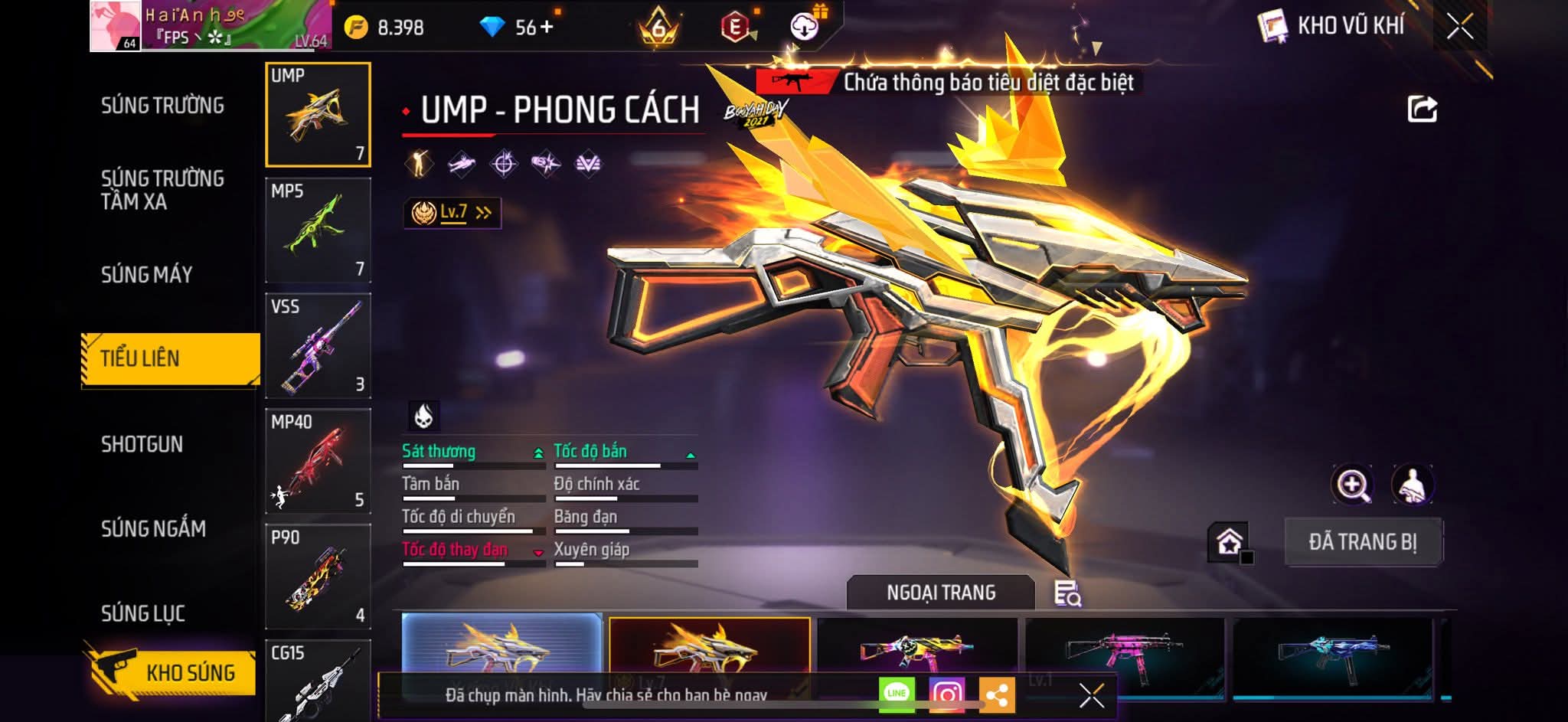Select the MP40 weapon tile
Screen dimensions: 1568x722
click(x=318, y=461)
